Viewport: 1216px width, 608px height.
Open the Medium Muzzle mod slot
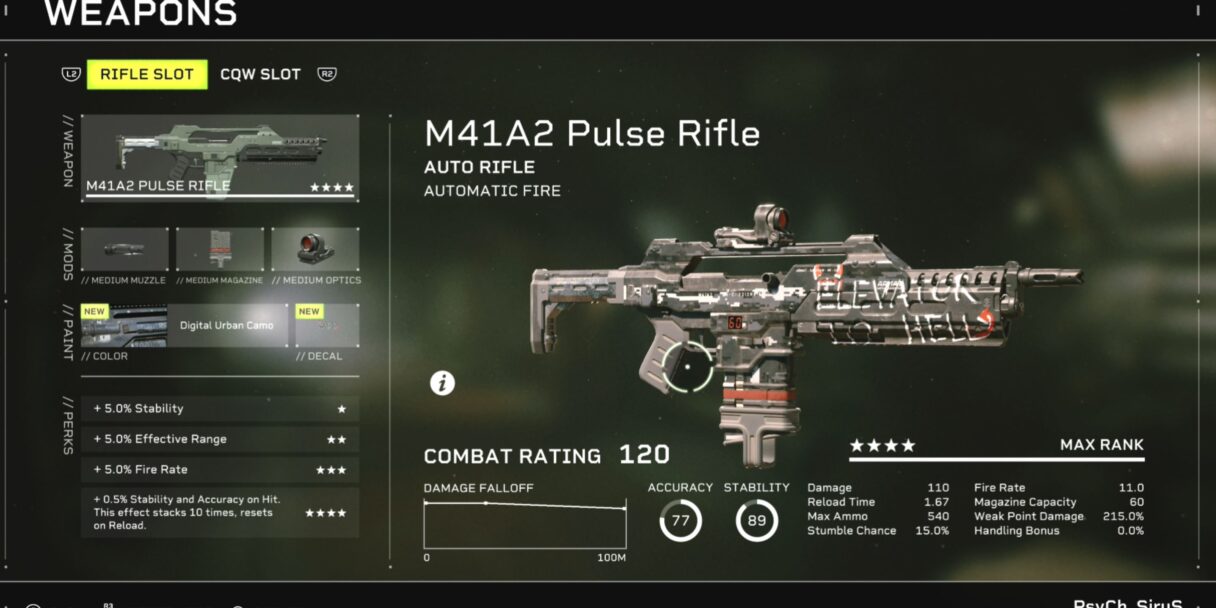click(125, 250)
